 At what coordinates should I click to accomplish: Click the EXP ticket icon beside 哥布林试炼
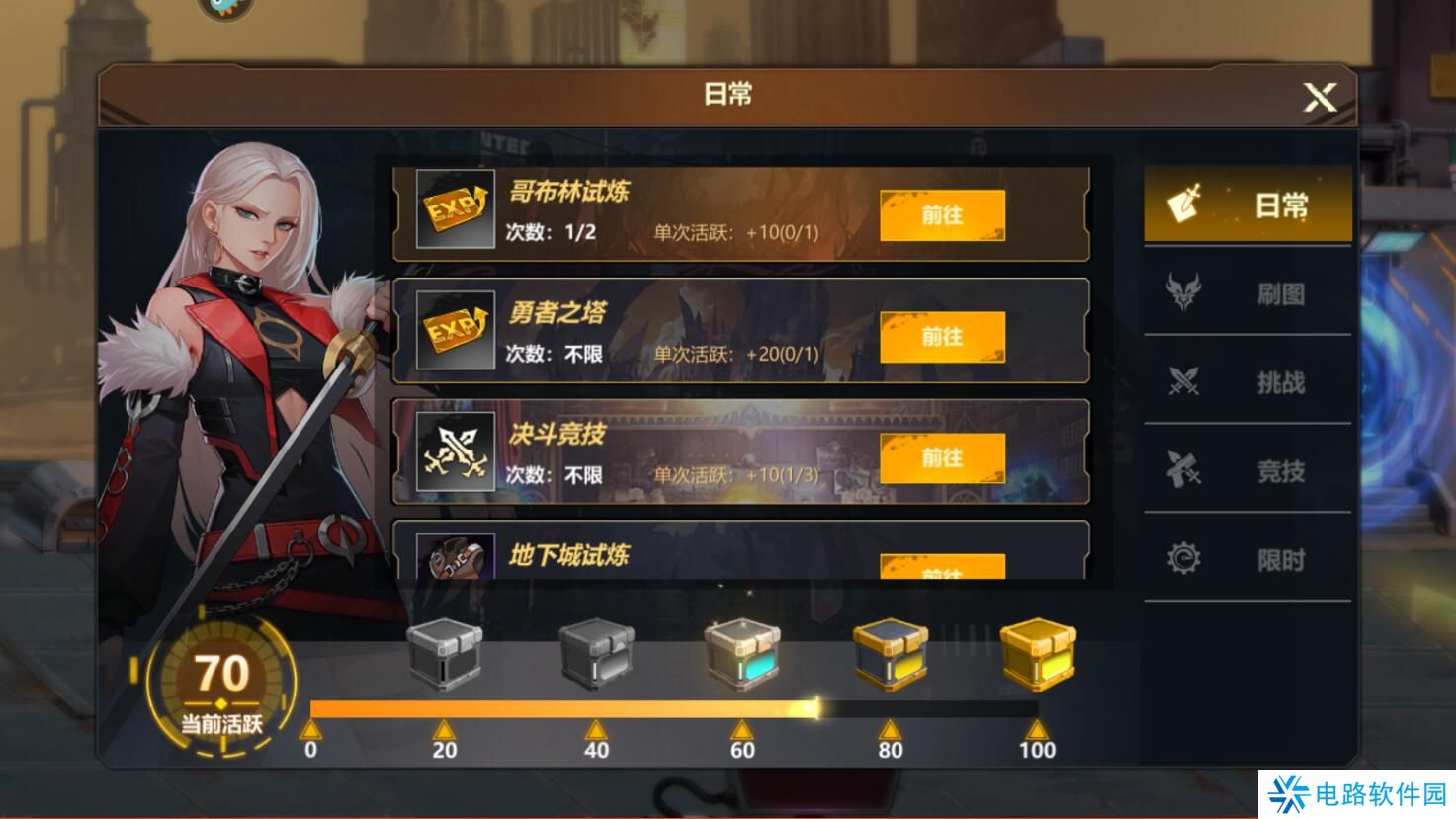(455, 207)
